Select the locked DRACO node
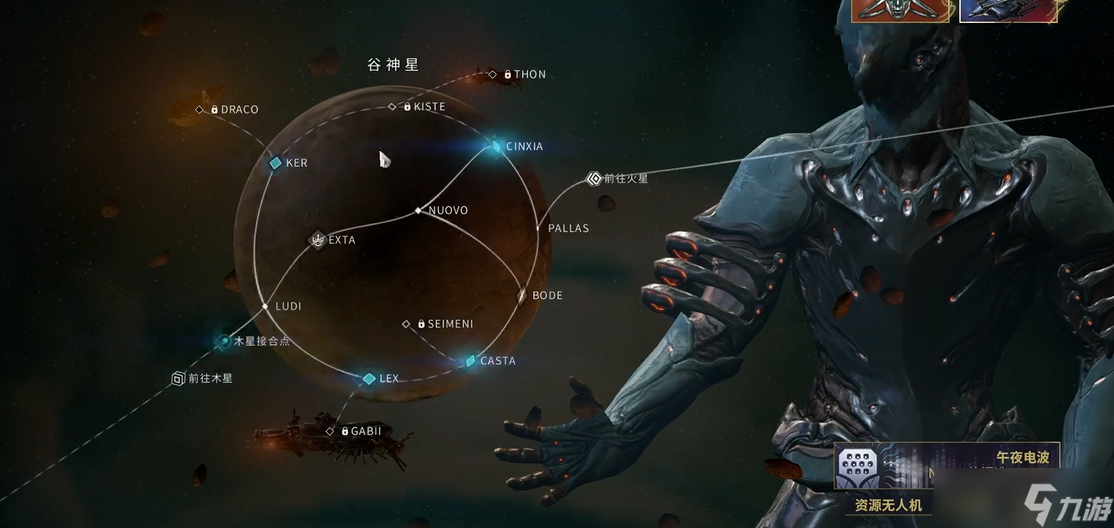Viewport: 1114px width, 528px height. (x=200, y=109)
